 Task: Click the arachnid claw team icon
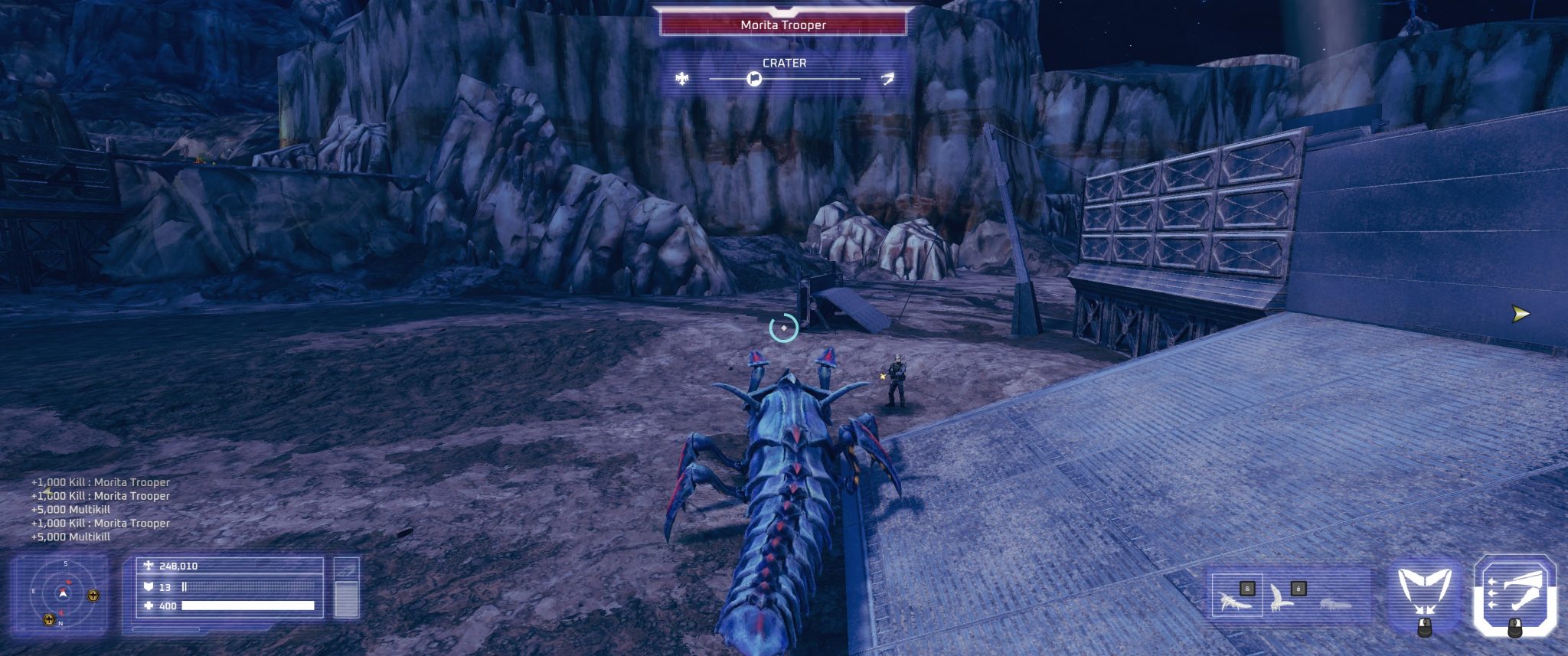[x=887, y=79]
